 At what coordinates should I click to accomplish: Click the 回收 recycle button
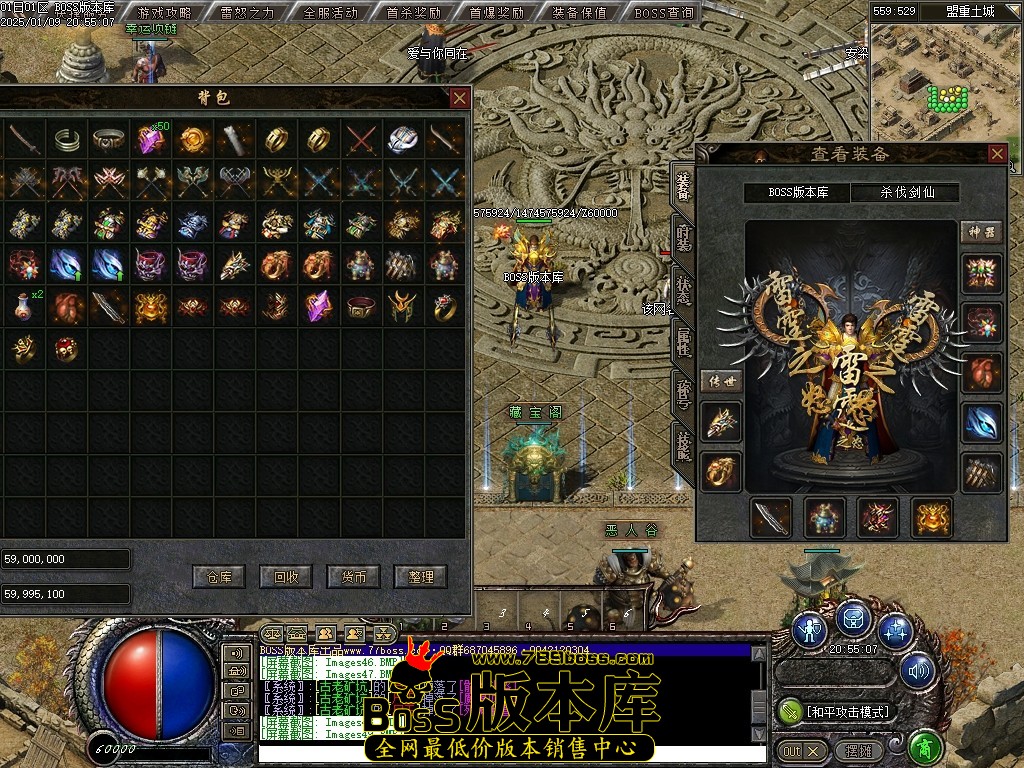286,577
